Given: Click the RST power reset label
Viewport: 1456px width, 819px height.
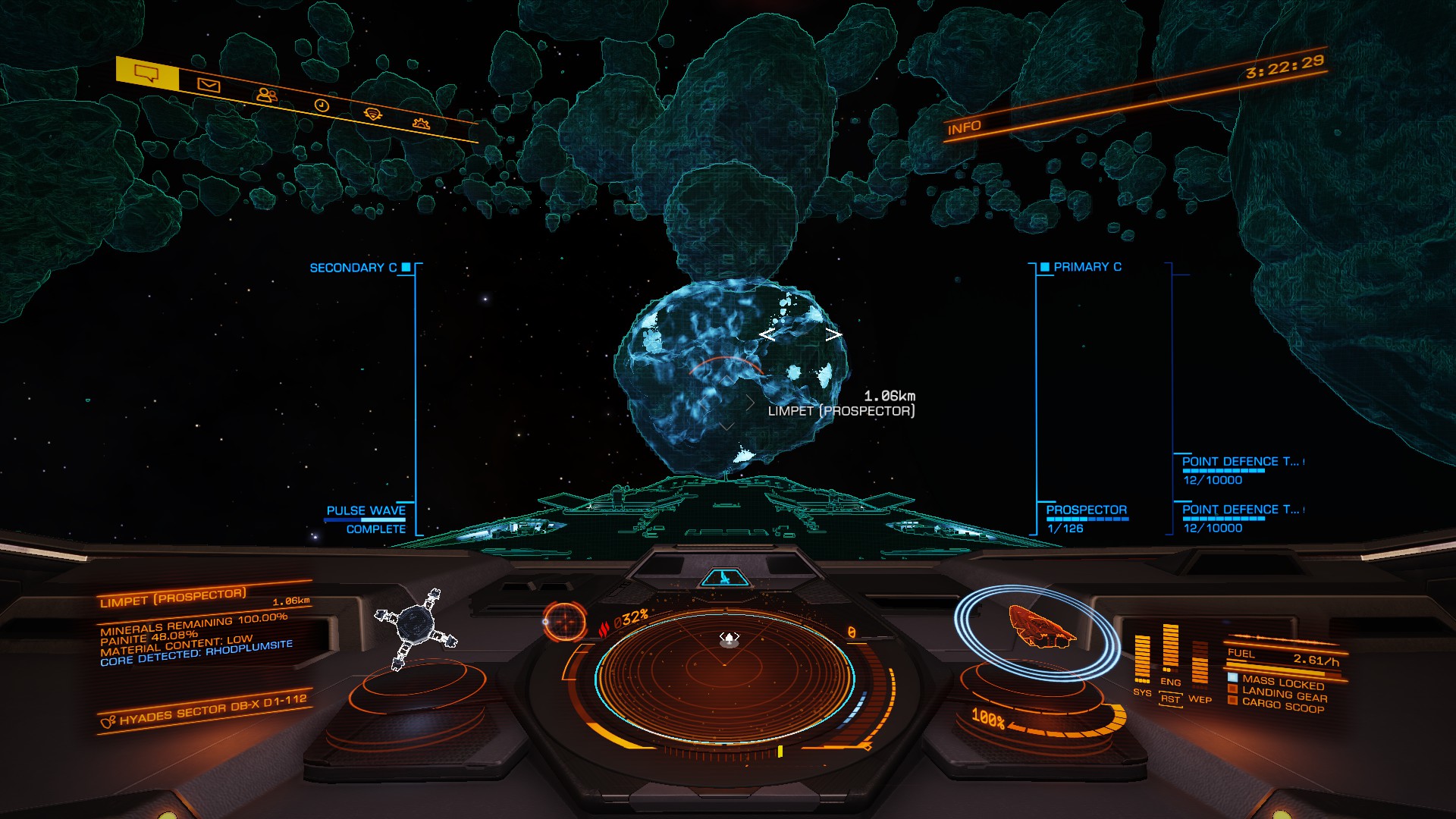Looking at the screenshot, I should click(1170, 699).
